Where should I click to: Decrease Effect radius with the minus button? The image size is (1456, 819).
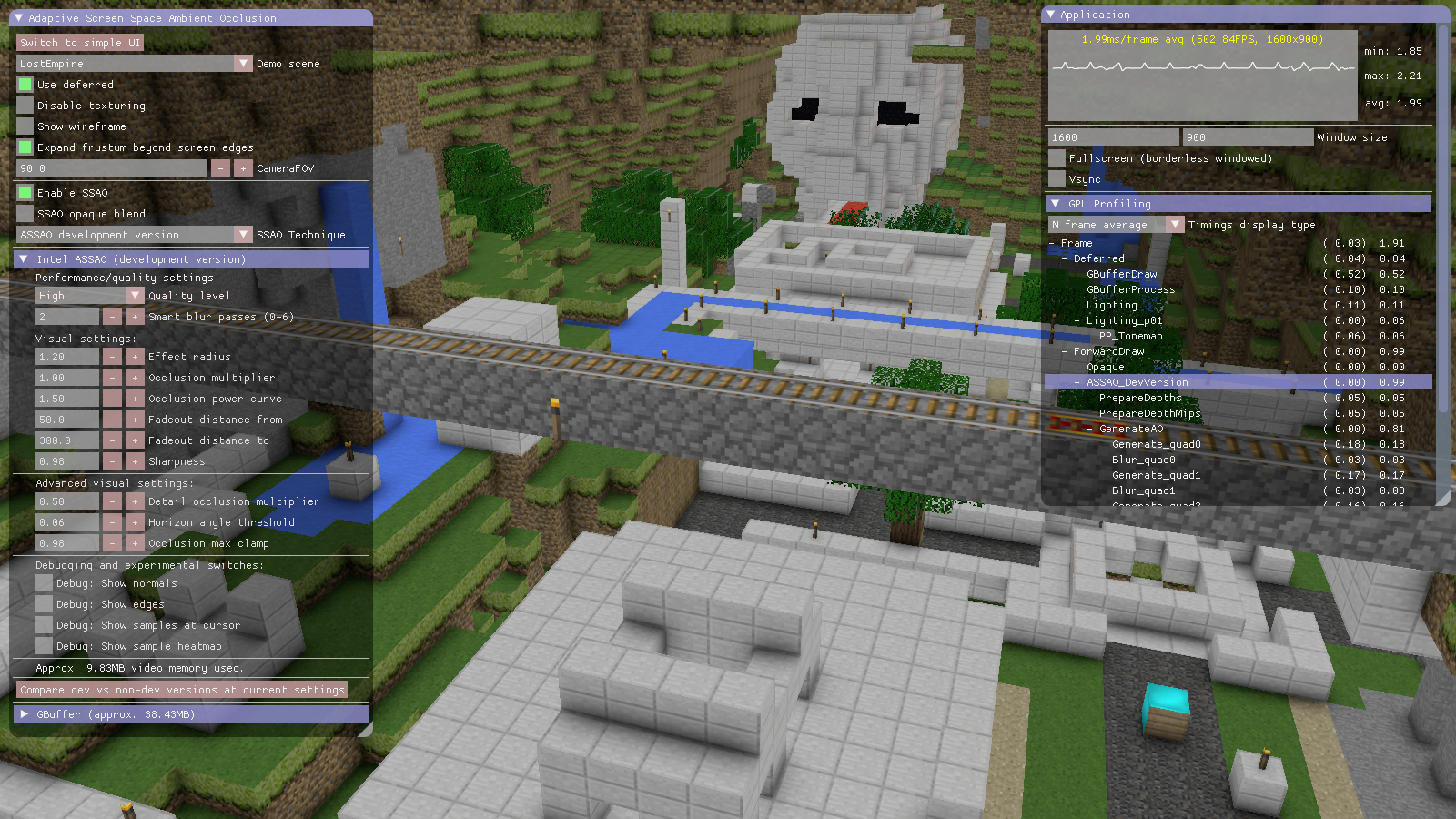point(112,356)
